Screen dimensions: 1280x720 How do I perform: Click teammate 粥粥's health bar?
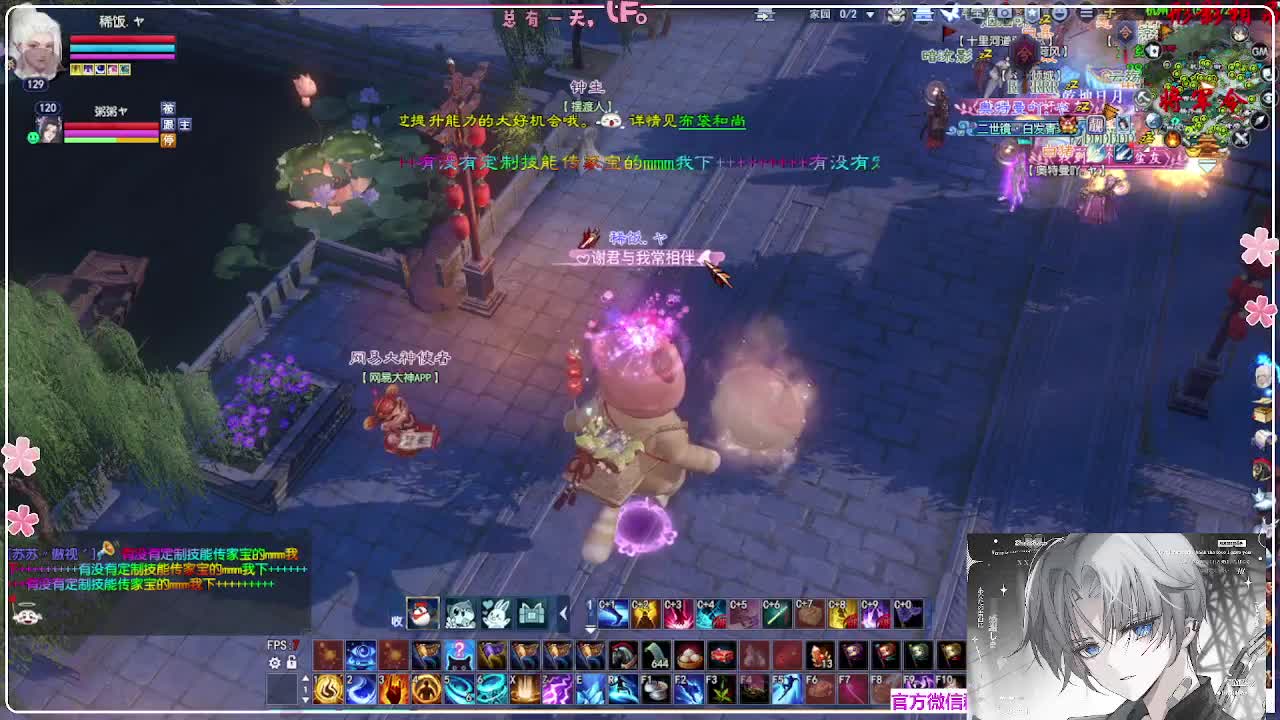[x=111, y=125]
